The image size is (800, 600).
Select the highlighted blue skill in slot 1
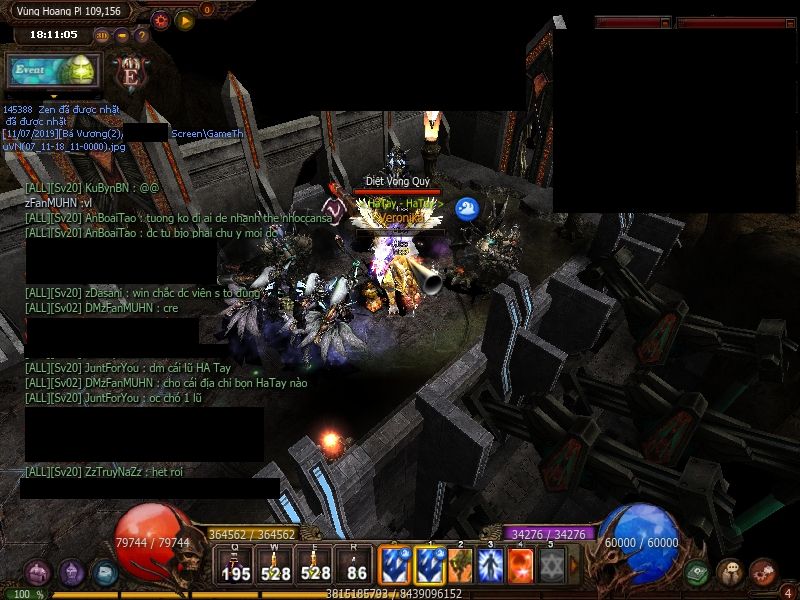click(430, 565)
